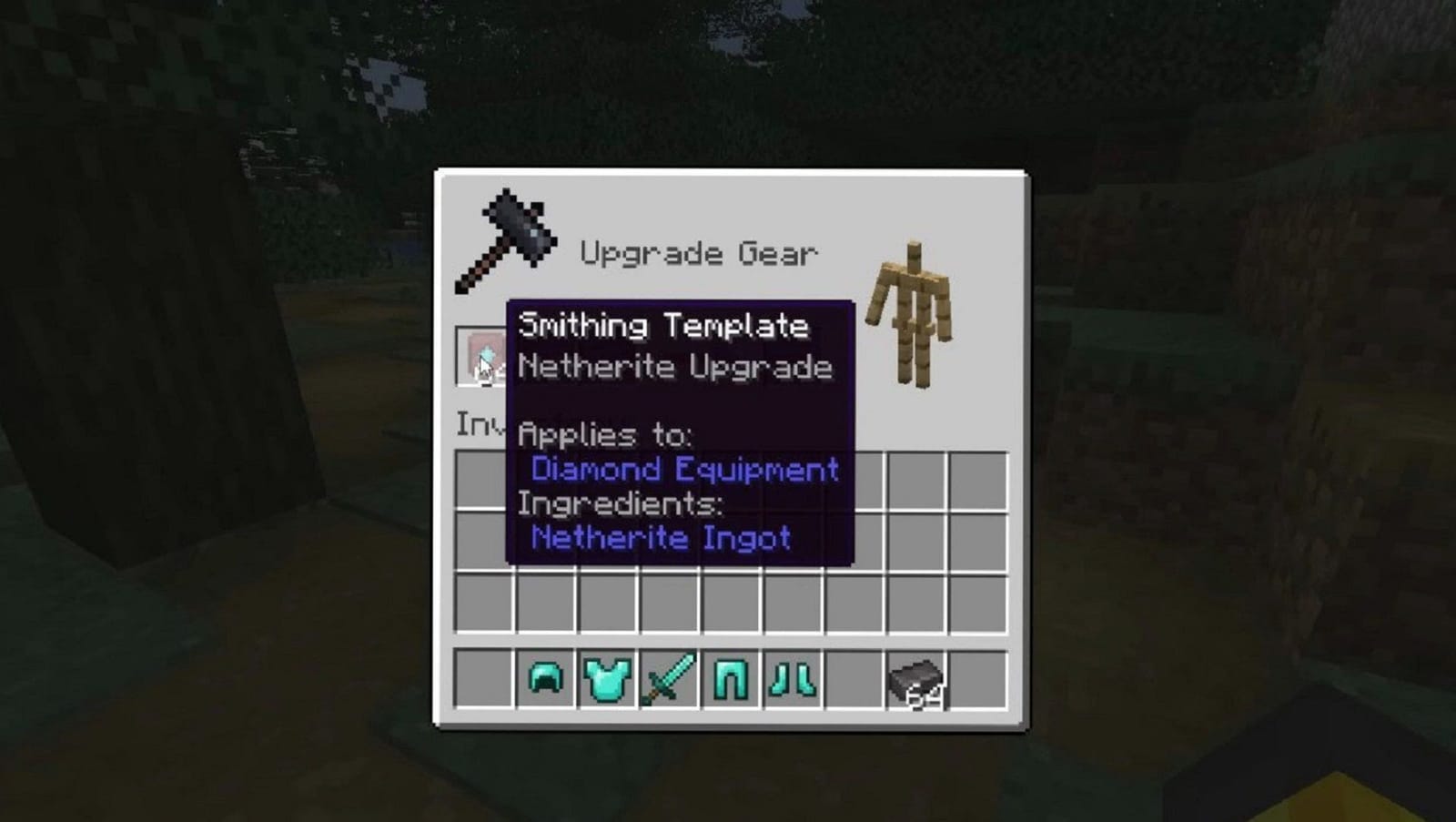Pick up the diamond chestplate
1456x822 pixels.
coord(606,677)
